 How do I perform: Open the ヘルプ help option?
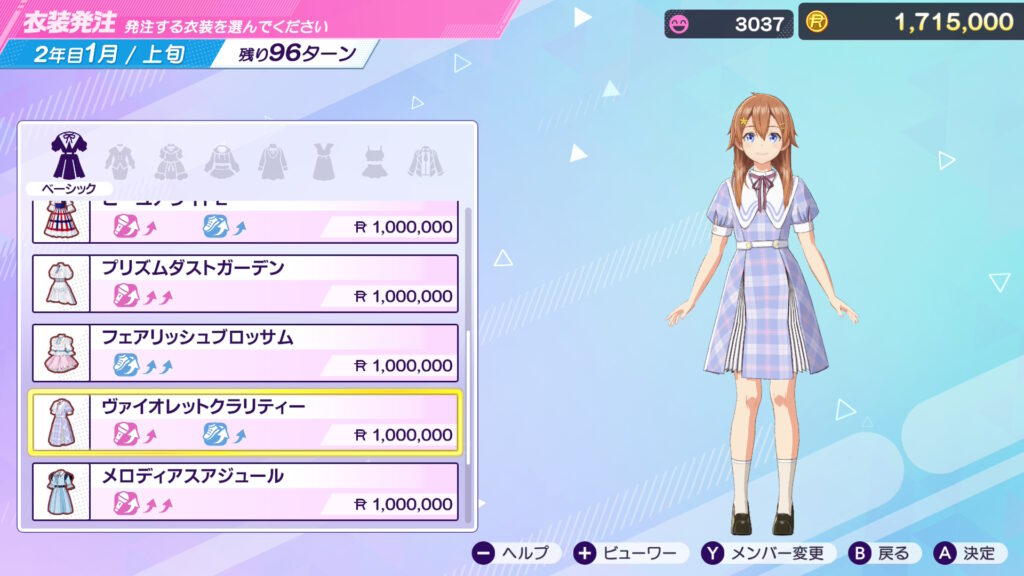coord(511,553)
